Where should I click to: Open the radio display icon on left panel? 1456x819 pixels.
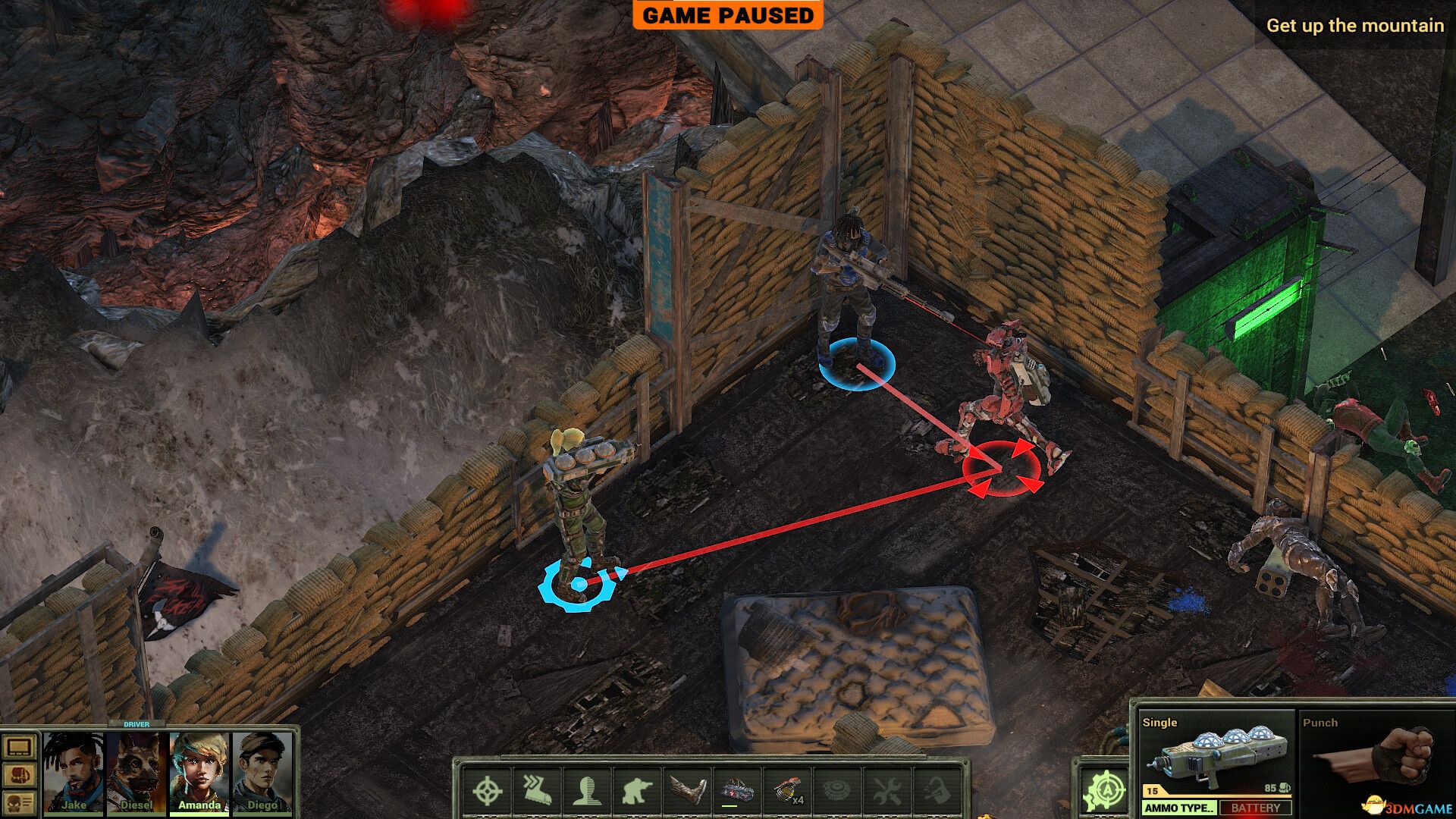click(x=19, y=746)
